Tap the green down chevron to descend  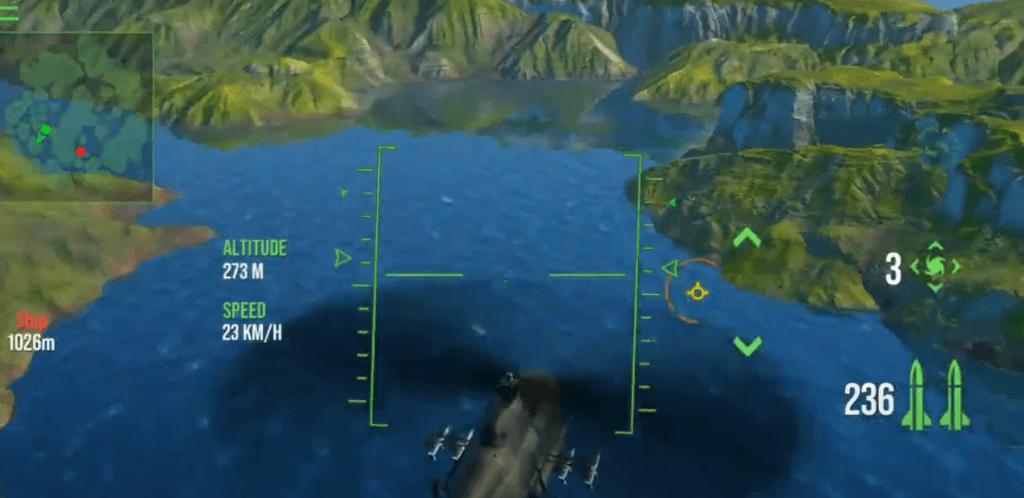747,346
